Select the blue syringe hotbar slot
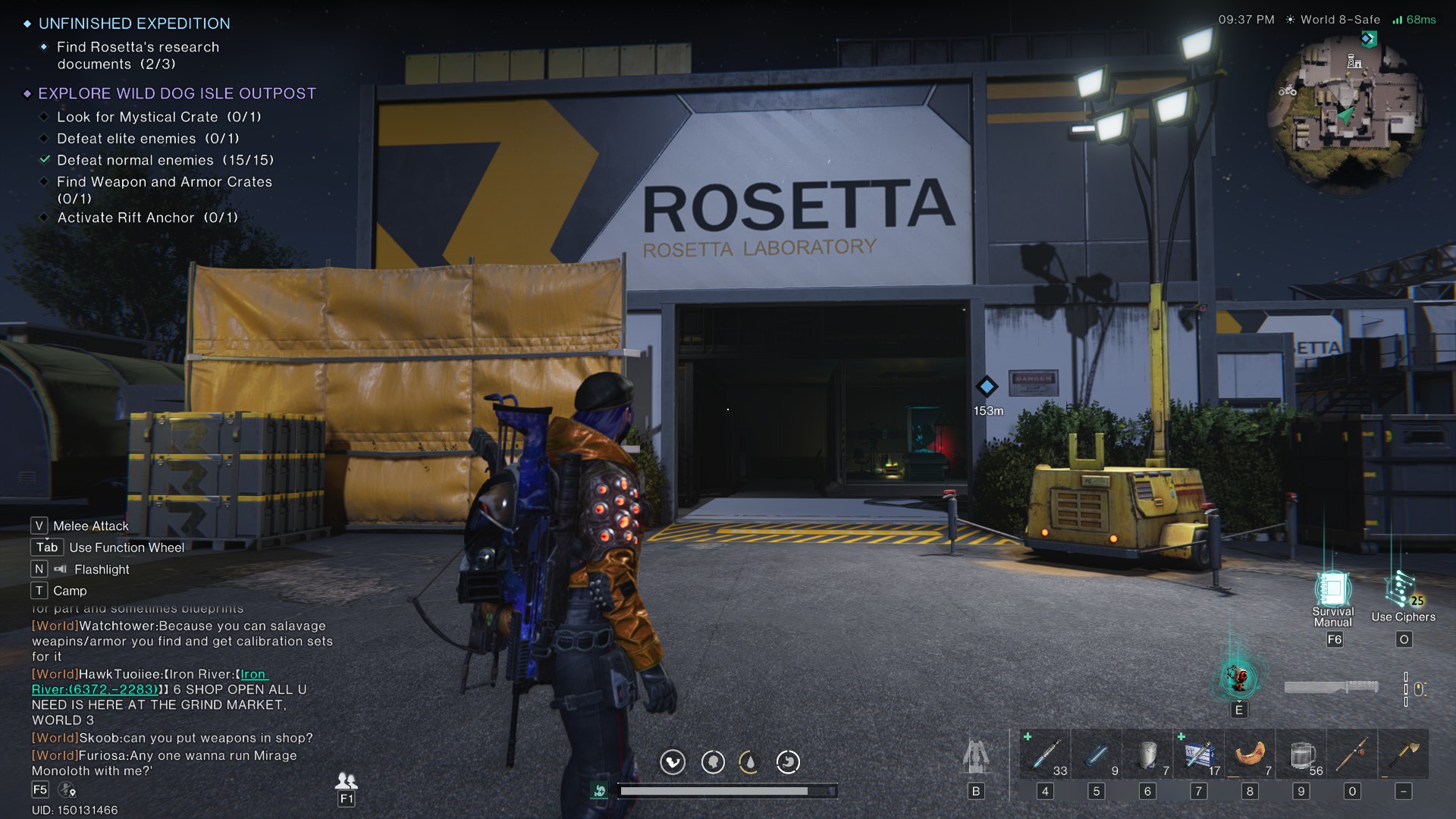This screenshot has height=819, width=1456. tap(1045, 755)
